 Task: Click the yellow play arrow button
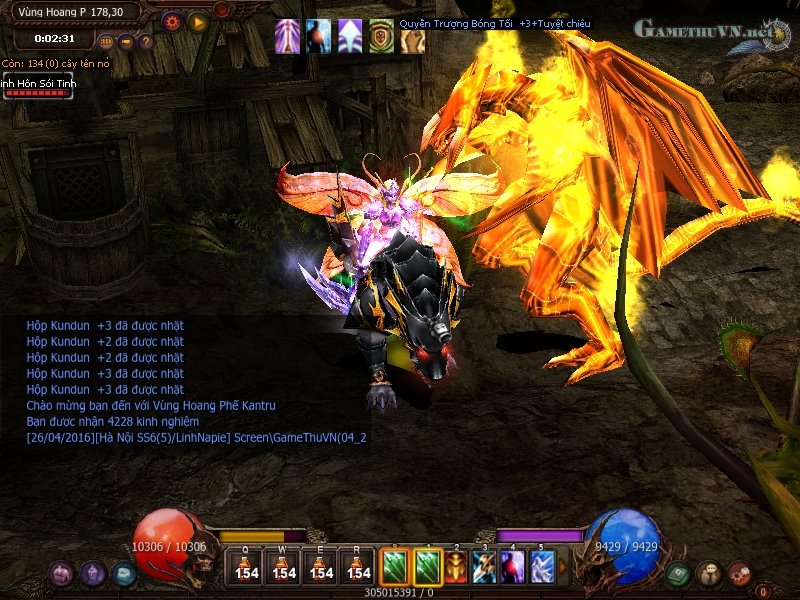(x=197, y=20)
